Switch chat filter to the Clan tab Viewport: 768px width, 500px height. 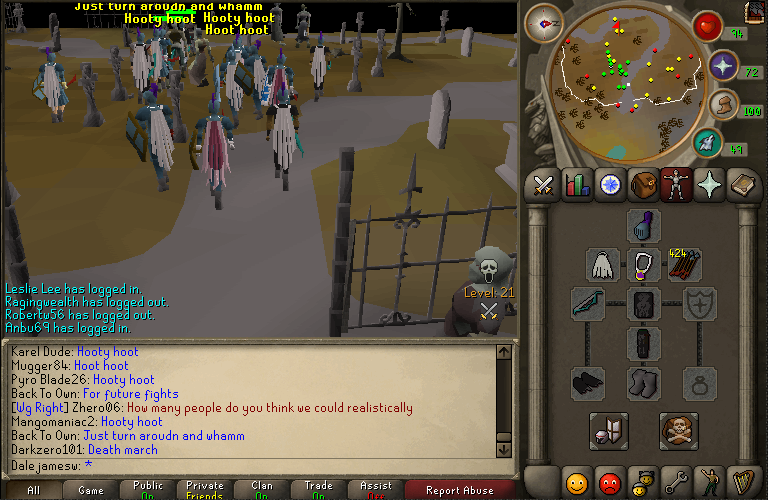click(x=262, y=490)
